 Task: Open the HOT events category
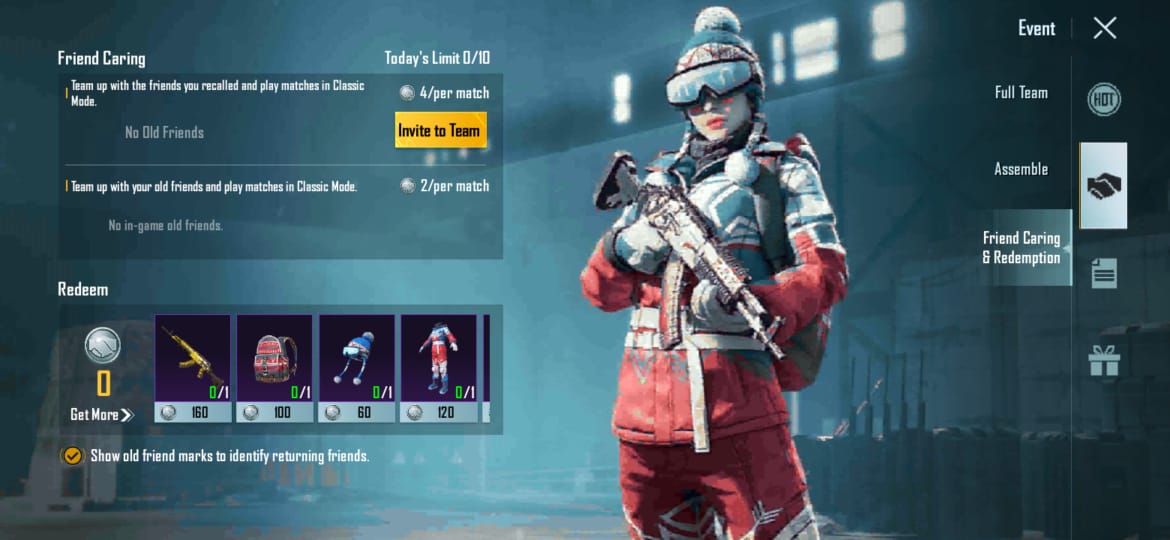[x=1104, y=99]
